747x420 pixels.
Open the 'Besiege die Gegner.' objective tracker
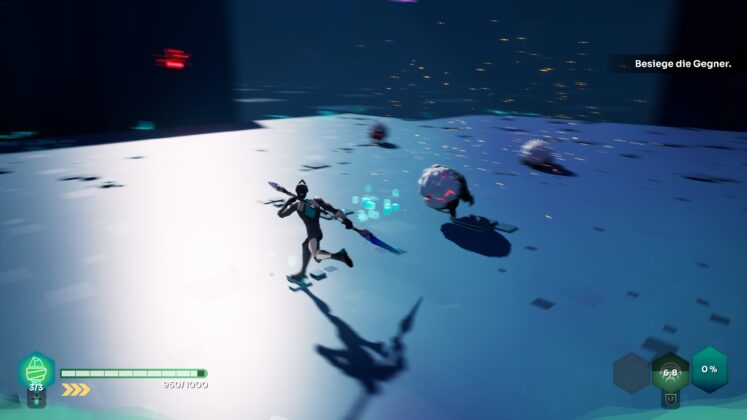(x=682, y=64)
